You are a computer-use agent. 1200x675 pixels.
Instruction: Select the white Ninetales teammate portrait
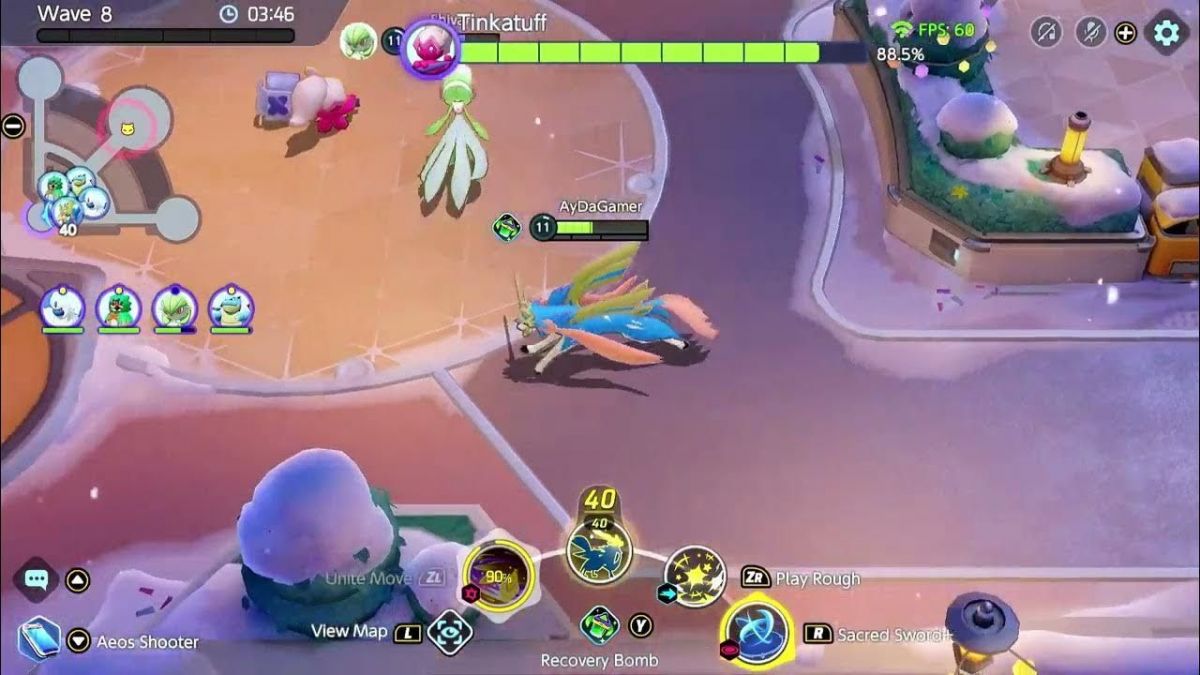[x=61, y=306]
